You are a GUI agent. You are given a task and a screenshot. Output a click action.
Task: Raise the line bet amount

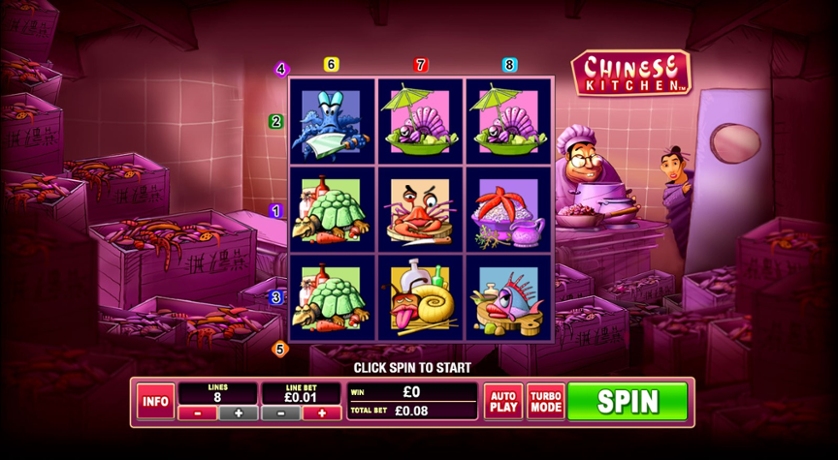point(321,413)
